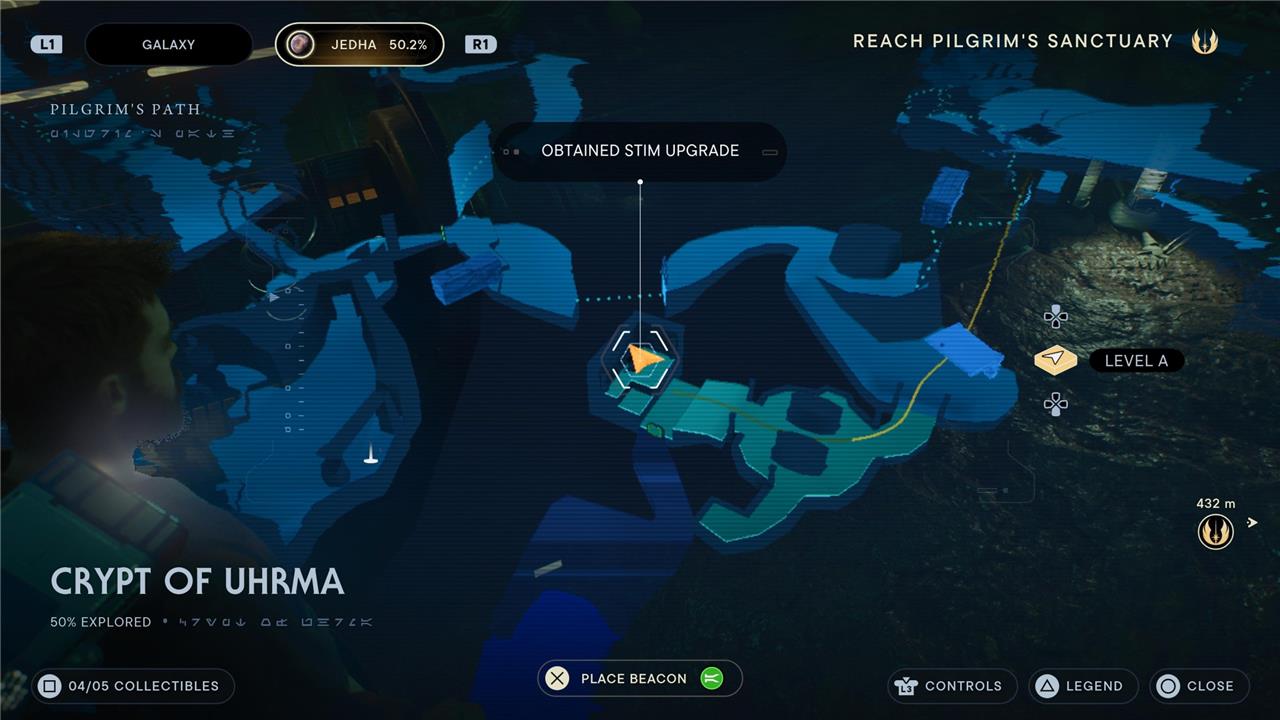The height and width of the screenshot is (720, 1280).
Task: Select the Reach Pilgrim's Sanctuary objective
Action: pyautogui.click(x=1012, y=41)
